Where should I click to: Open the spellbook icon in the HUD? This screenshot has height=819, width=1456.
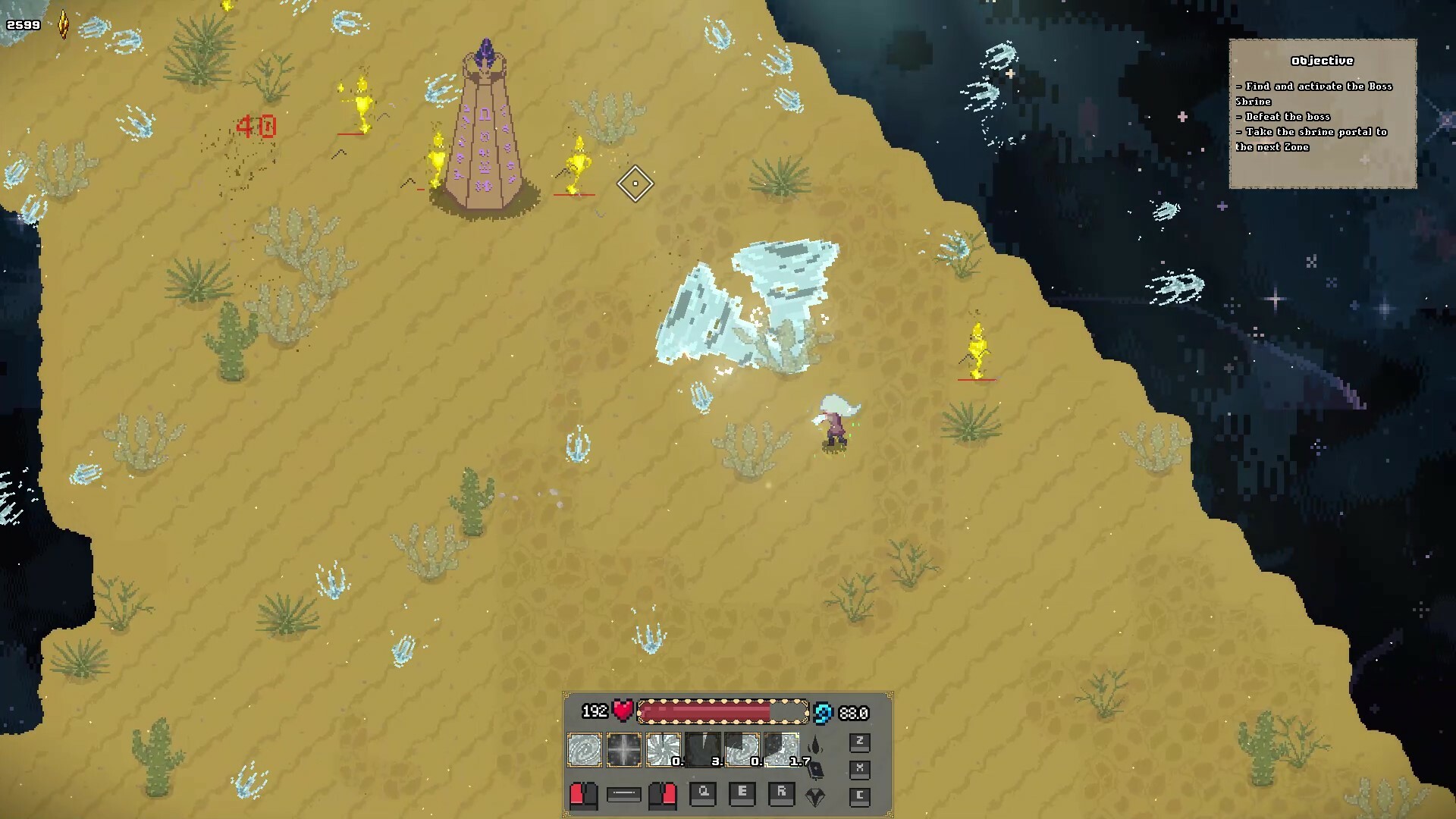tap(814, 771)
